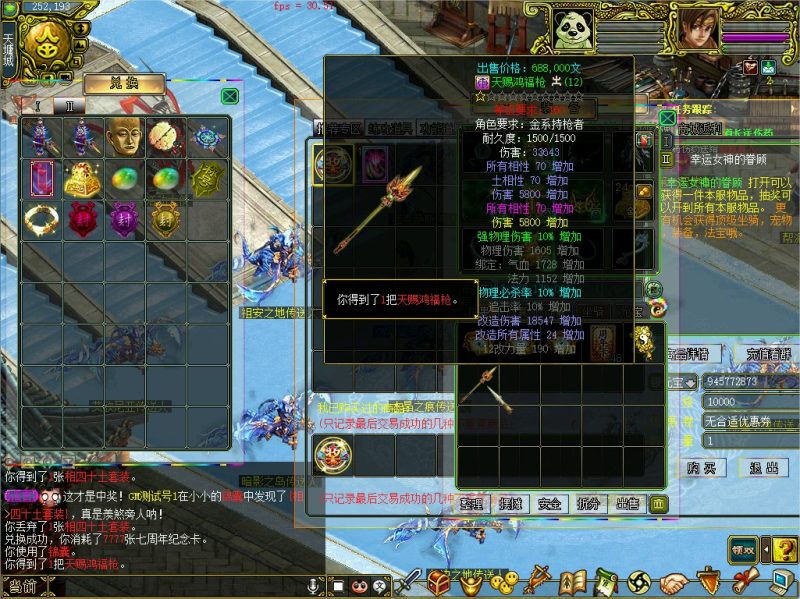The image size is (800, 599).
Task: Open the panda pet portrait
Action: 573,29
